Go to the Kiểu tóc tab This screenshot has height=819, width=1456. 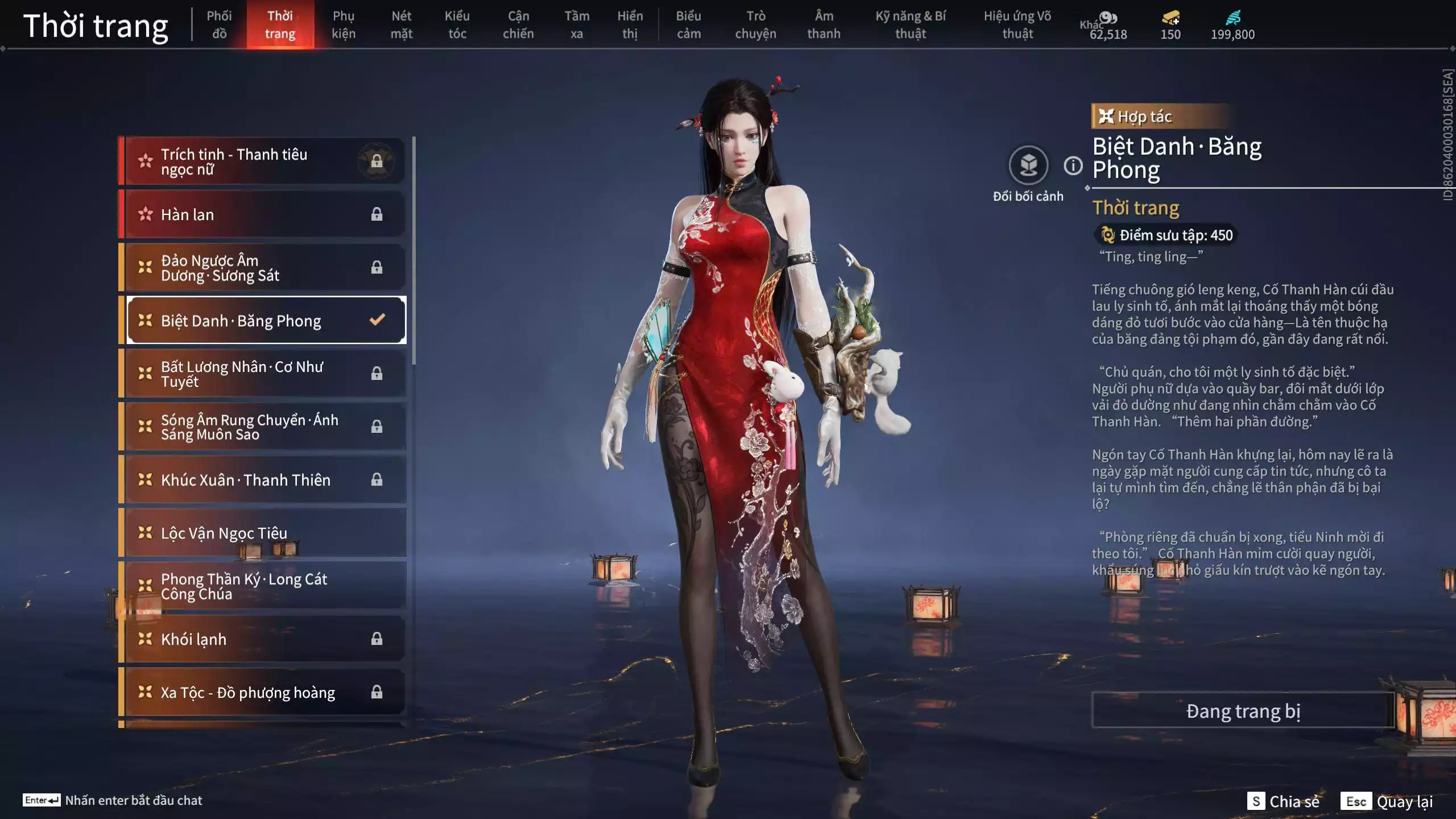tap(457, 25)
